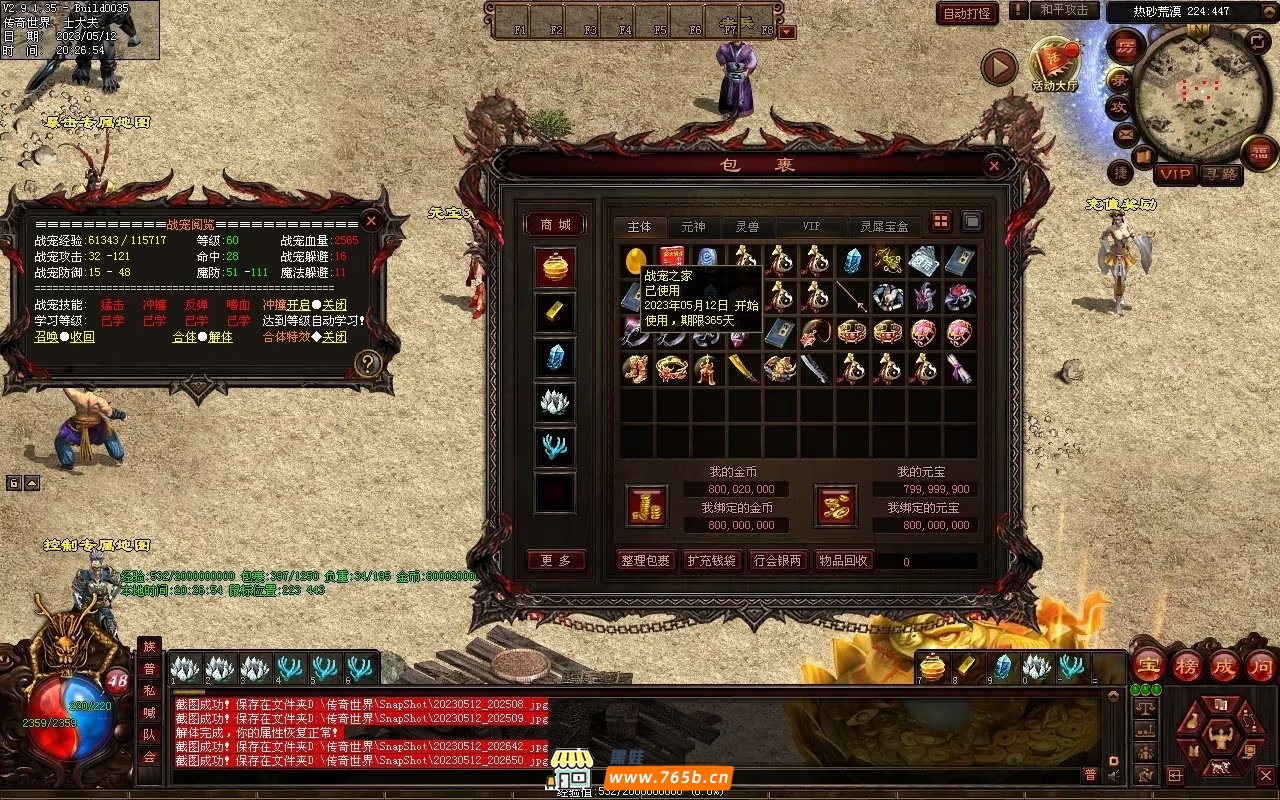Toggle 自动打怪 auto-fight
Viewport: 1280px width, 800px height.
[967, 13]
